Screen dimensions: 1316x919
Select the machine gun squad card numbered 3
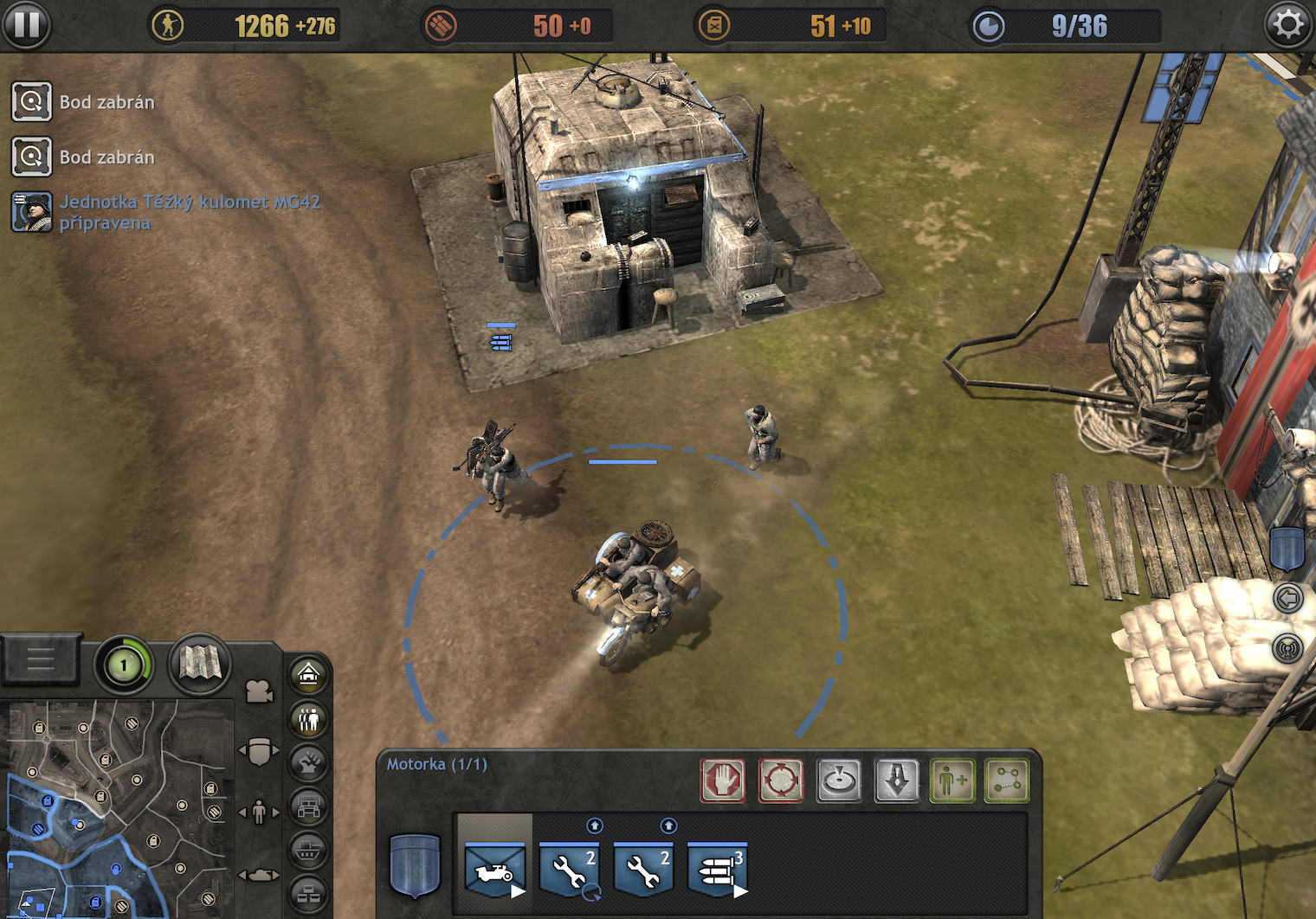718,870
